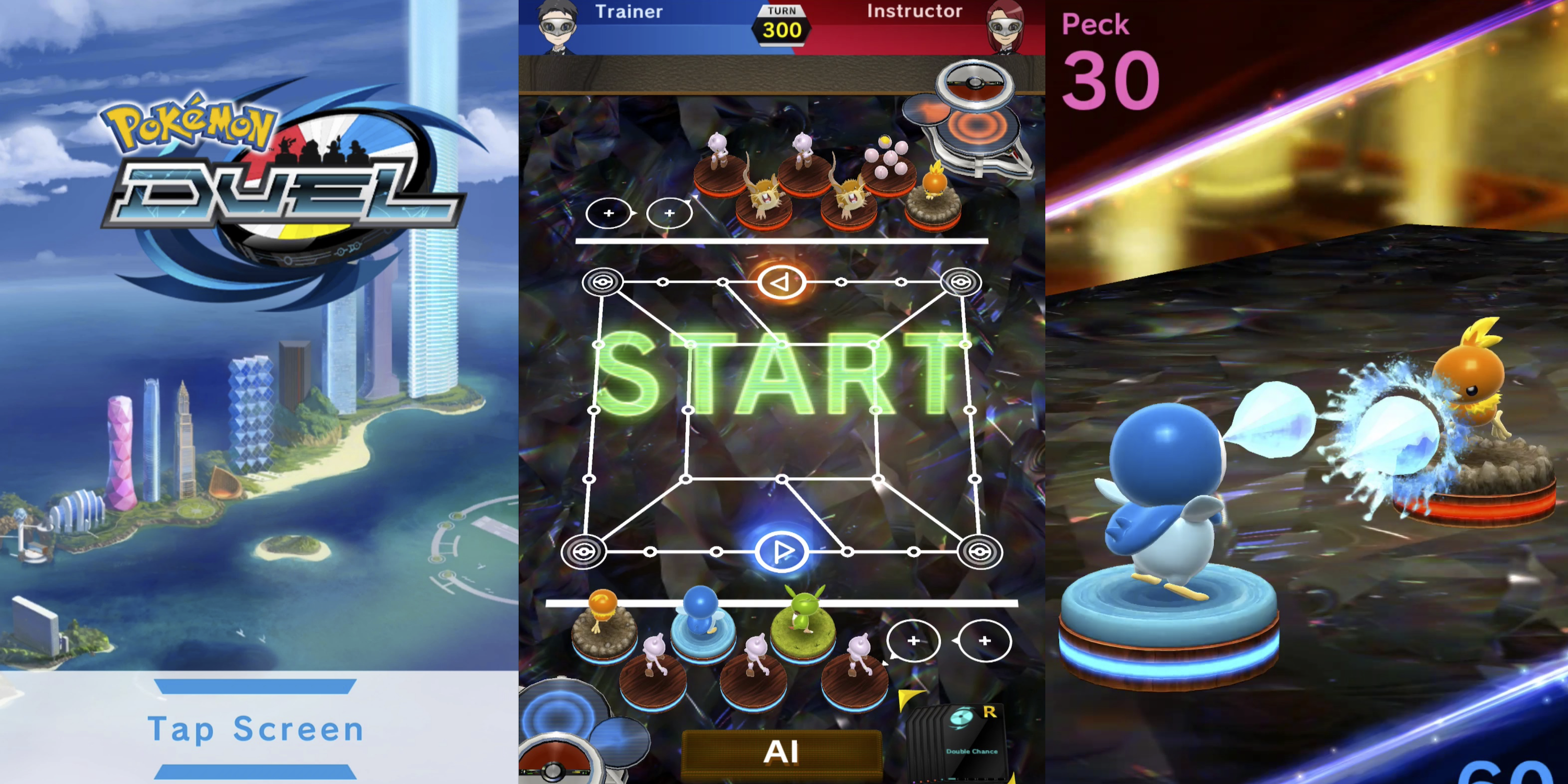Screen dimensions: 1568x784
Task: Open the player's plus speech bubble
Action: click(x=913, y=641)
